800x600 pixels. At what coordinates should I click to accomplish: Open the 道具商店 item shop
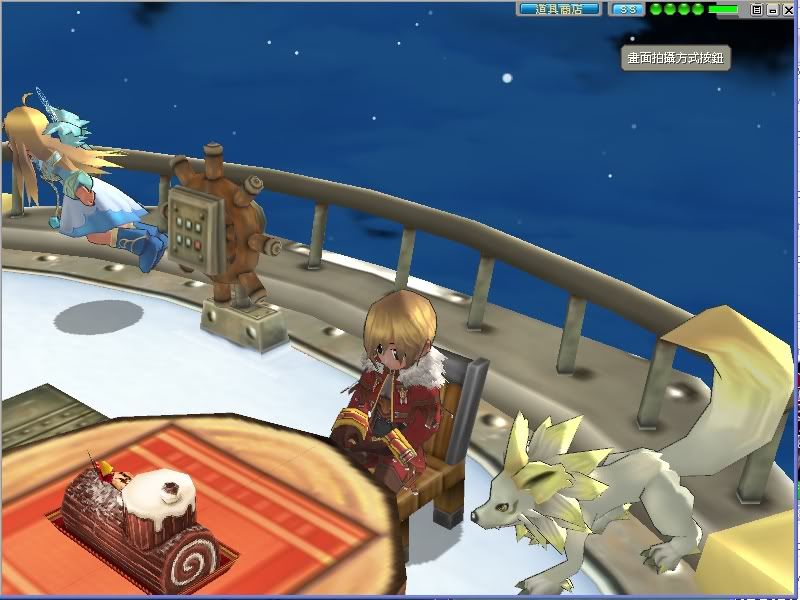click(558, 9)
